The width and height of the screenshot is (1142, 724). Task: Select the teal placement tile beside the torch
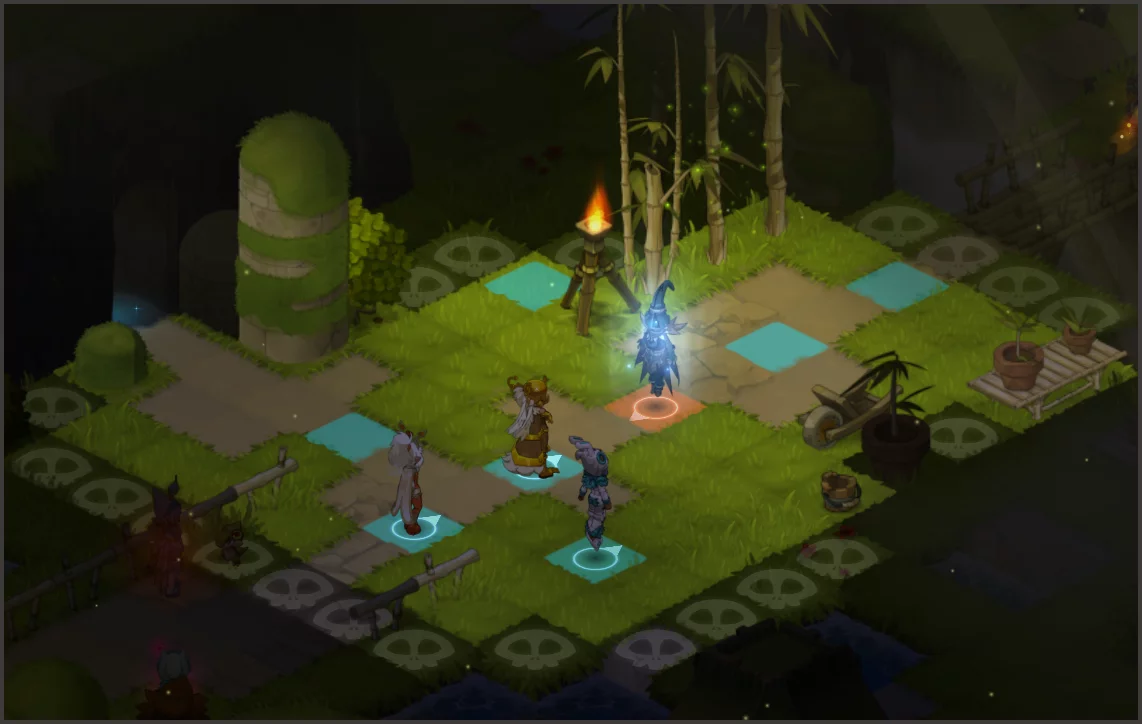coord(527,285)
